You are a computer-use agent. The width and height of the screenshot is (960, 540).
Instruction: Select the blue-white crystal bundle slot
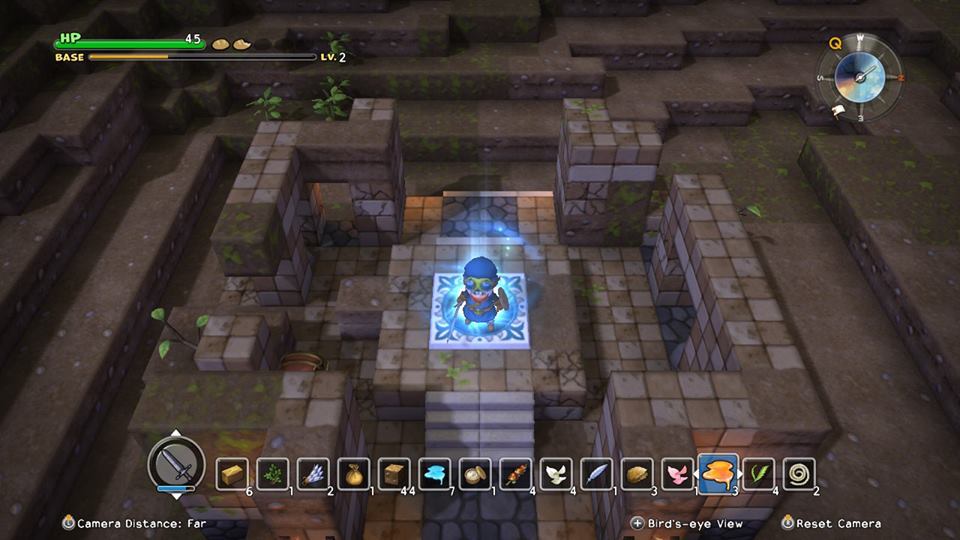[313, 474]
